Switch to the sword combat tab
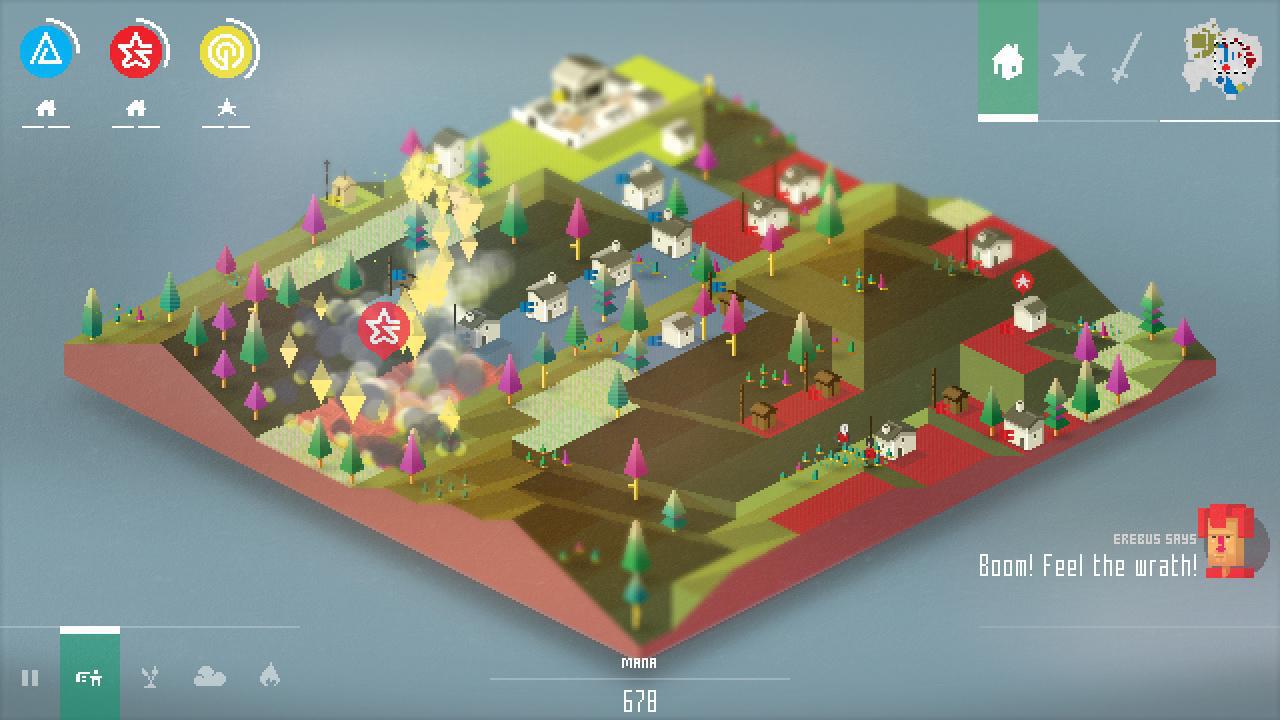1280x720 pixels. click(1126, 62)
